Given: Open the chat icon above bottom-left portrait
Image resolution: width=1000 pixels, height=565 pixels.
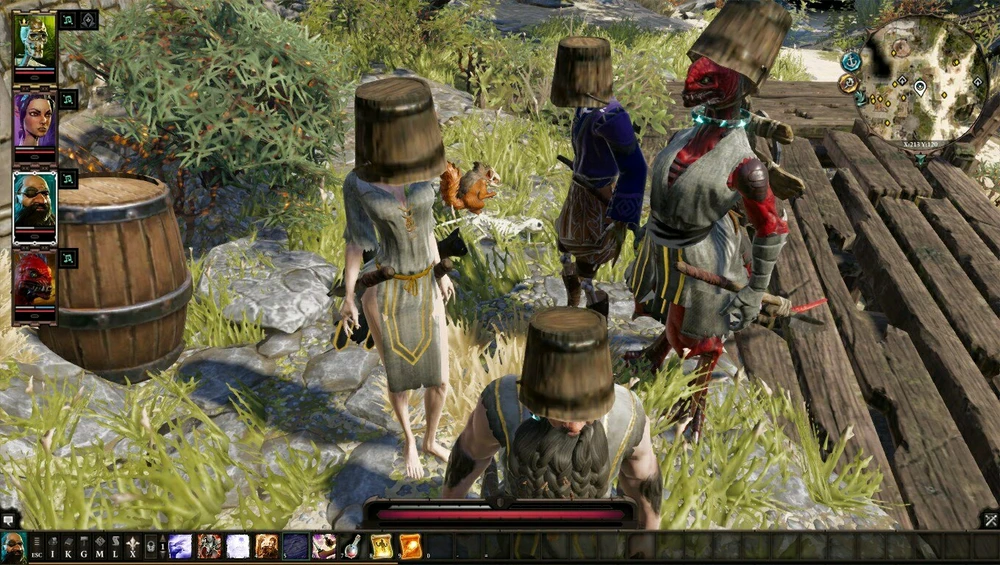Looking at the screenshot, I should [8, 519].
